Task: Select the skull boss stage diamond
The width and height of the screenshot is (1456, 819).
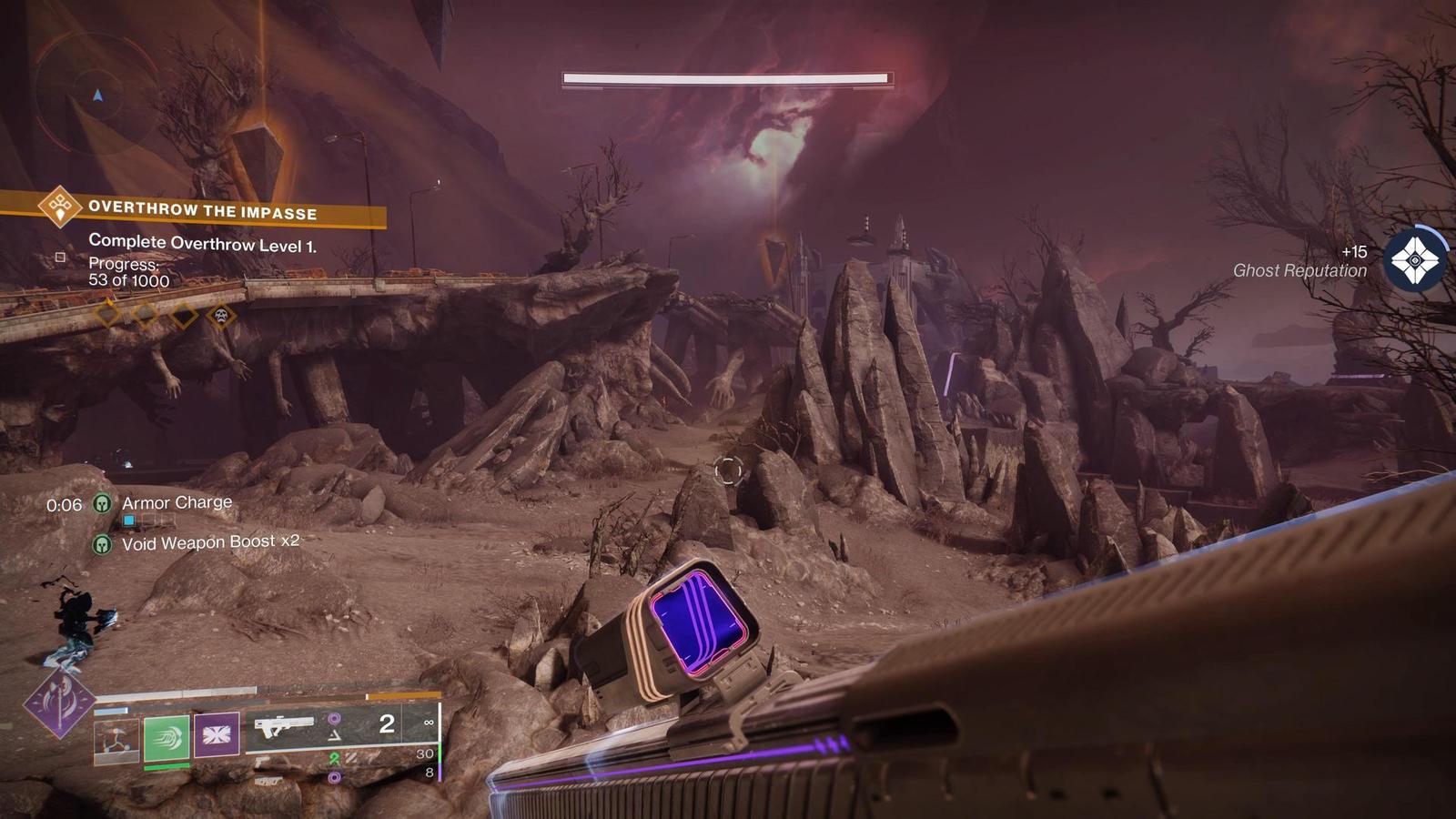Action: click(221, 316)
